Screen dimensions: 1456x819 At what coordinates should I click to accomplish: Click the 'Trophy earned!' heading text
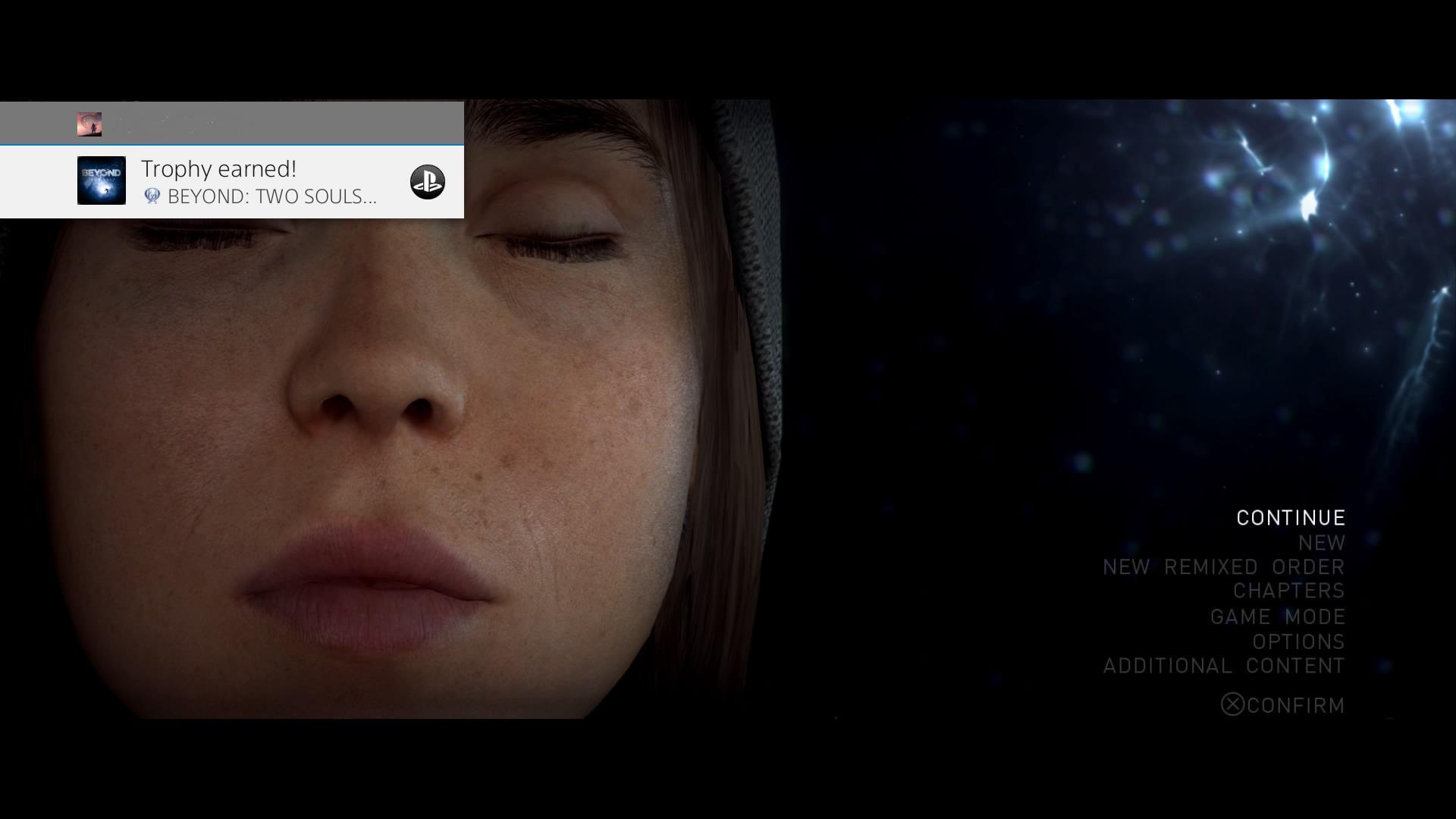(x=219, y=168)
